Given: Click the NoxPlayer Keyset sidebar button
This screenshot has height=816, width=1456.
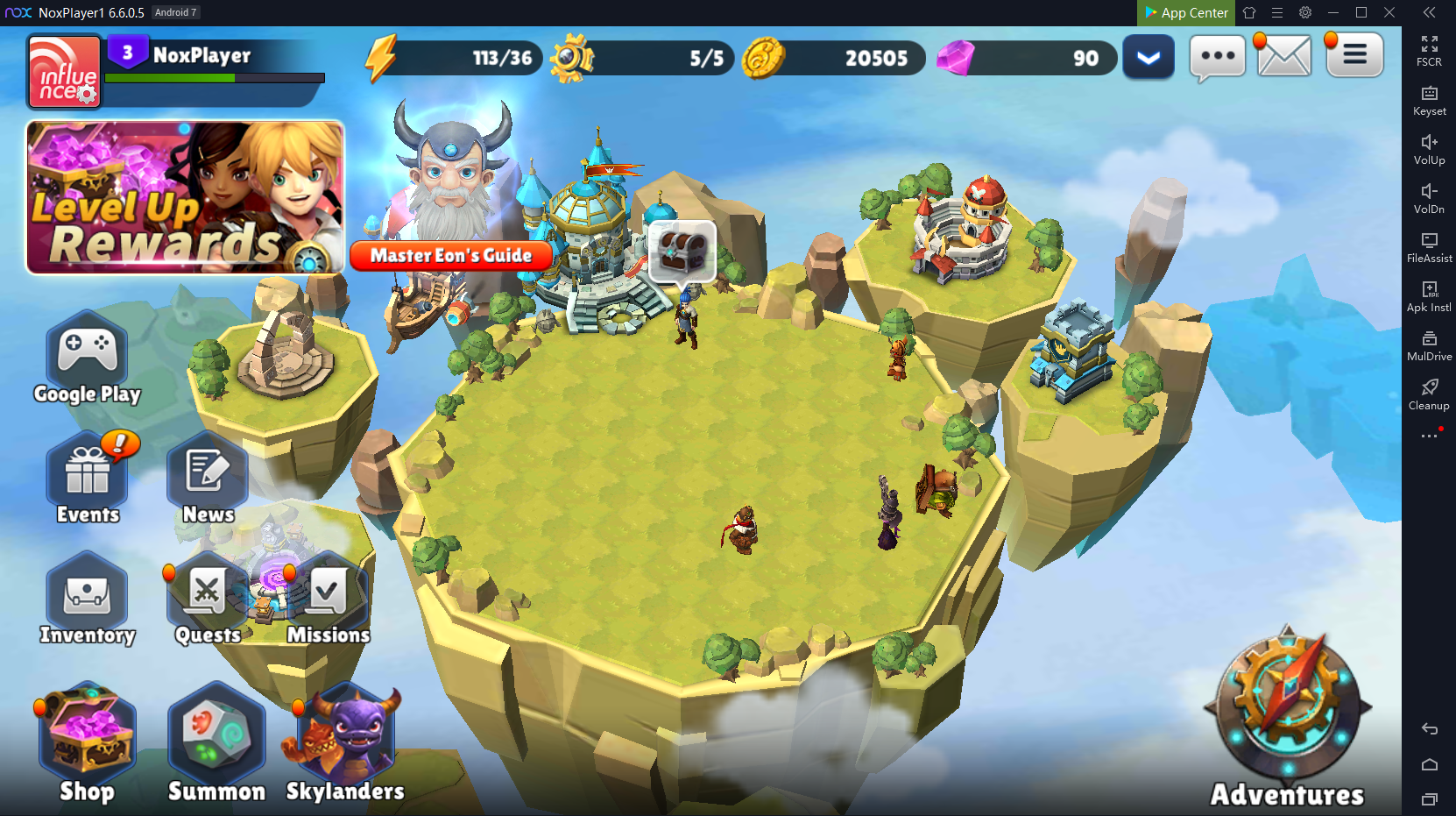Looking at the screenshot, I should [1429, 99].
